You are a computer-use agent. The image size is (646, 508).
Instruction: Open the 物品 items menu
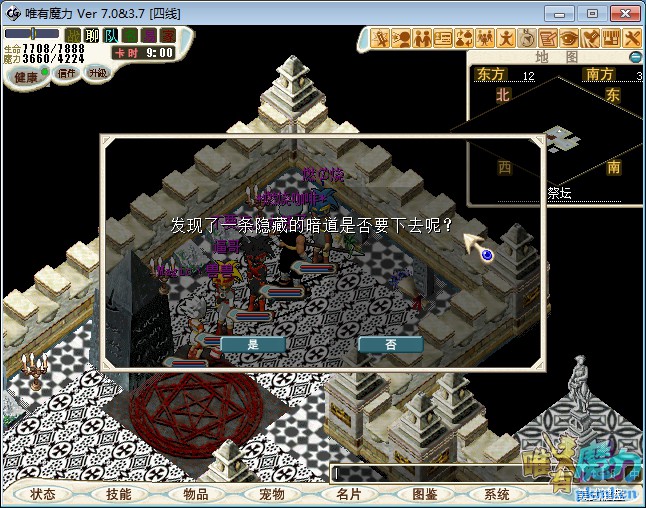195,494
